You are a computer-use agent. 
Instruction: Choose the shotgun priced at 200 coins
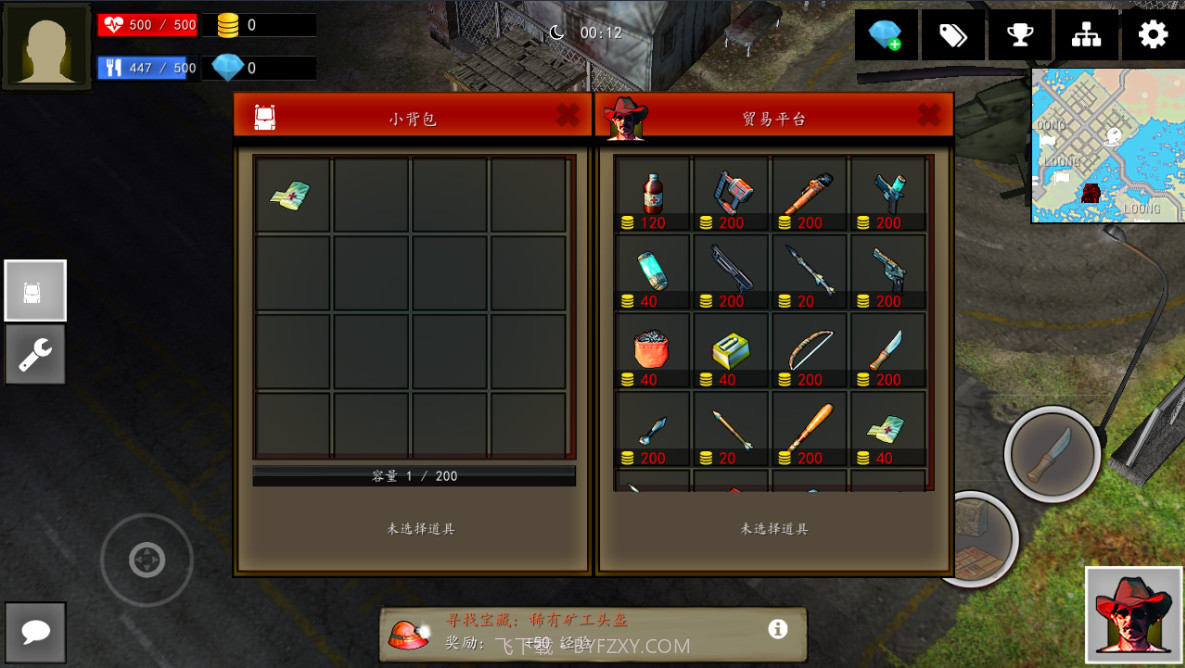coord(730,272)
